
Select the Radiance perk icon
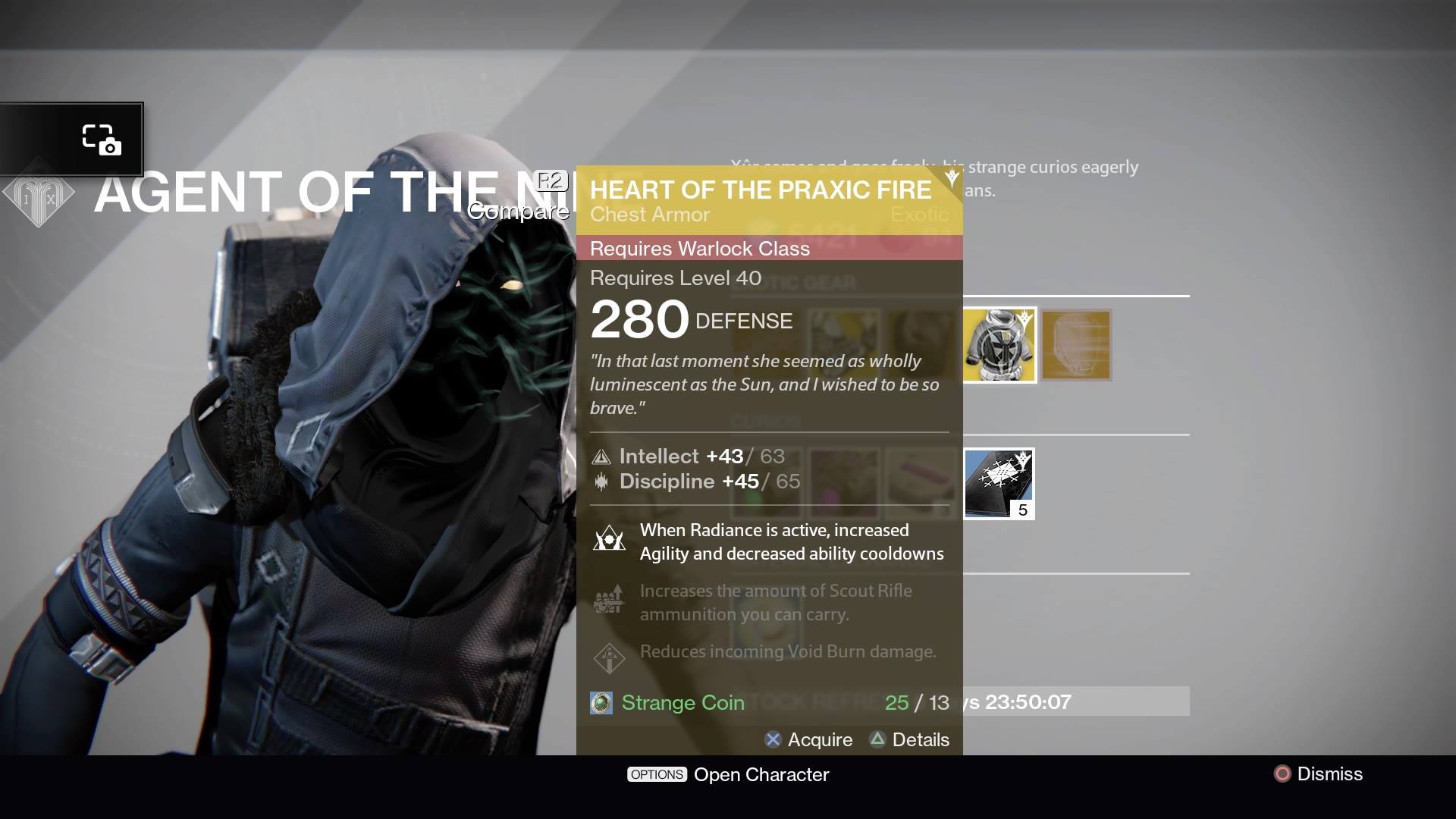610,540
